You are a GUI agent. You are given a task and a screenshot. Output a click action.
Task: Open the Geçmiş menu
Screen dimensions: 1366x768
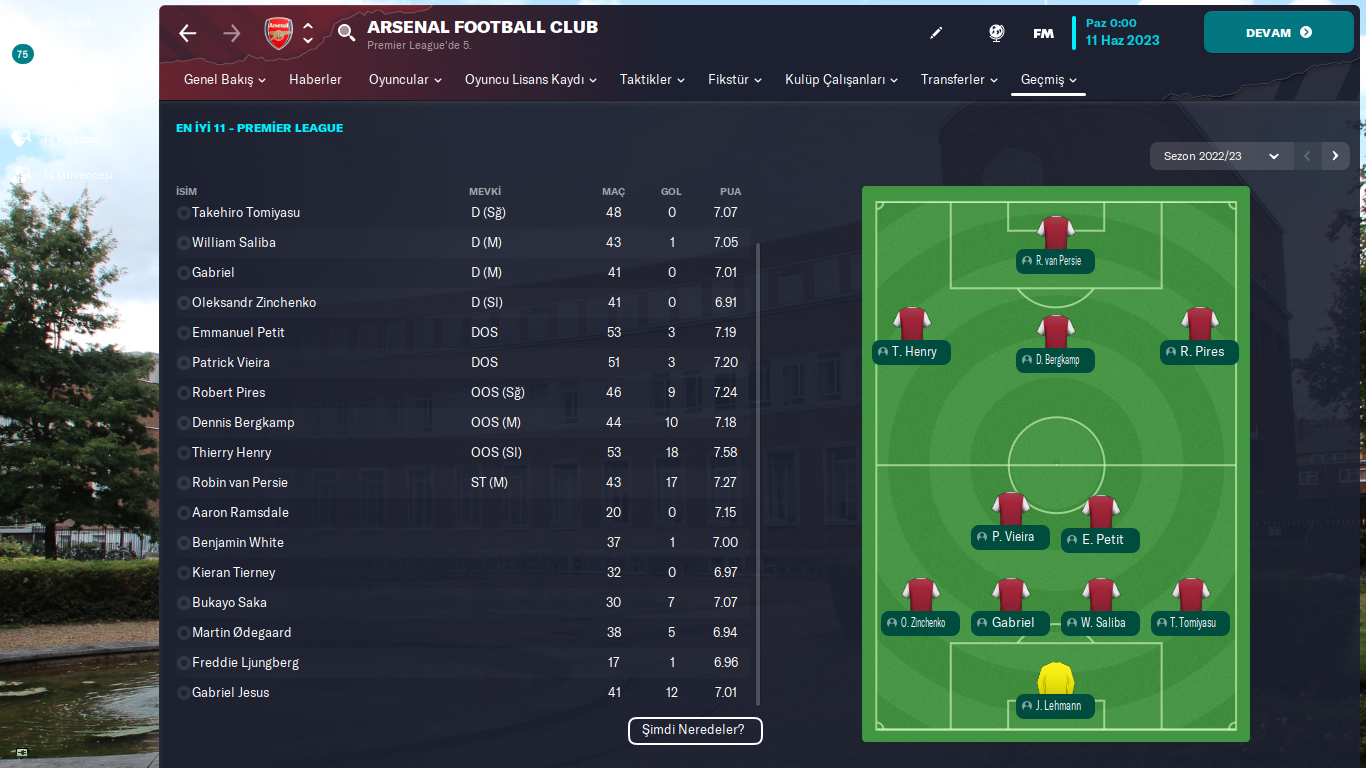click(1048, 80)
